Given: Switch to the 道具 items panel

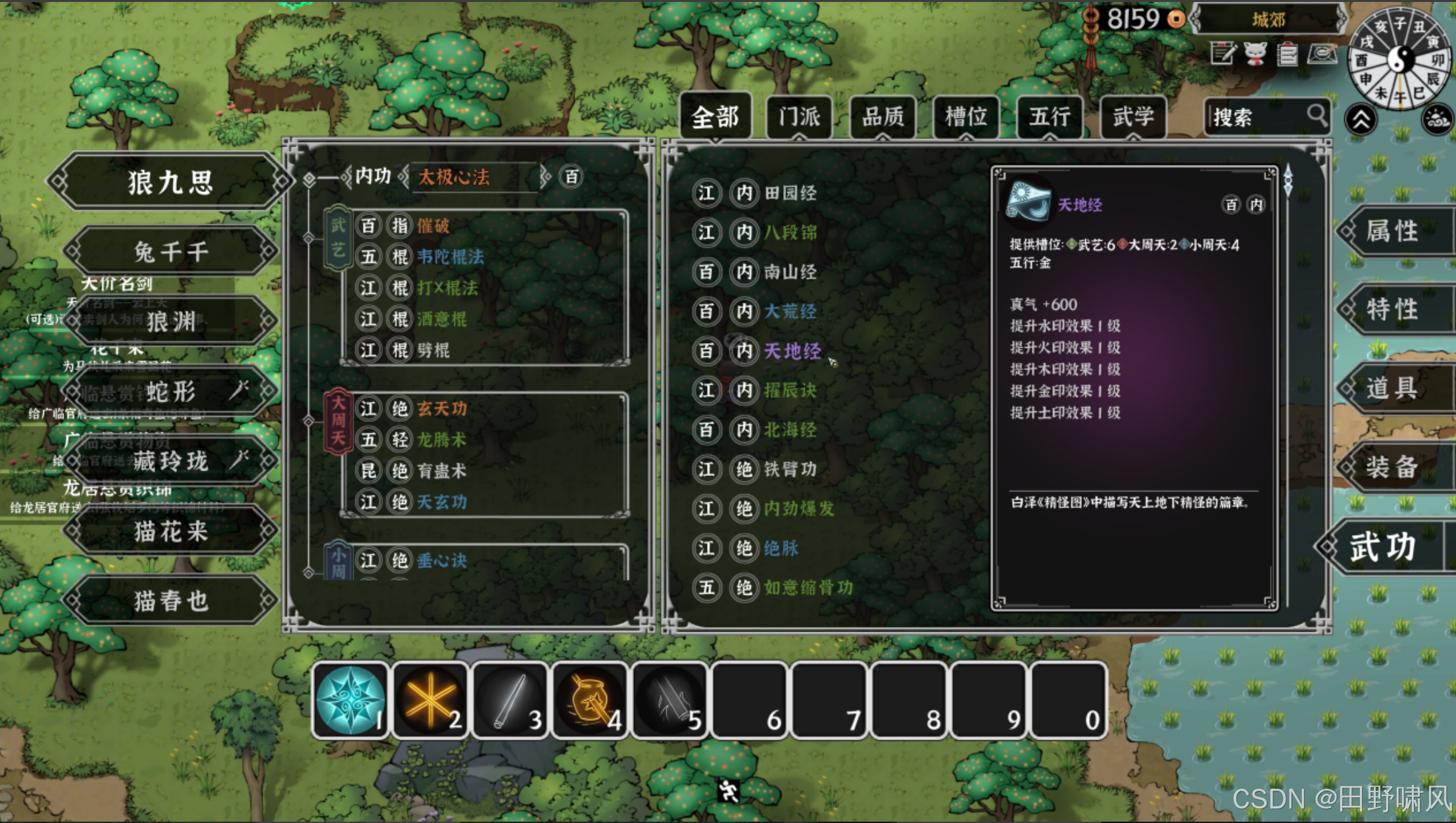Looking at the screenshot, I should click(x=1393, y=388).
